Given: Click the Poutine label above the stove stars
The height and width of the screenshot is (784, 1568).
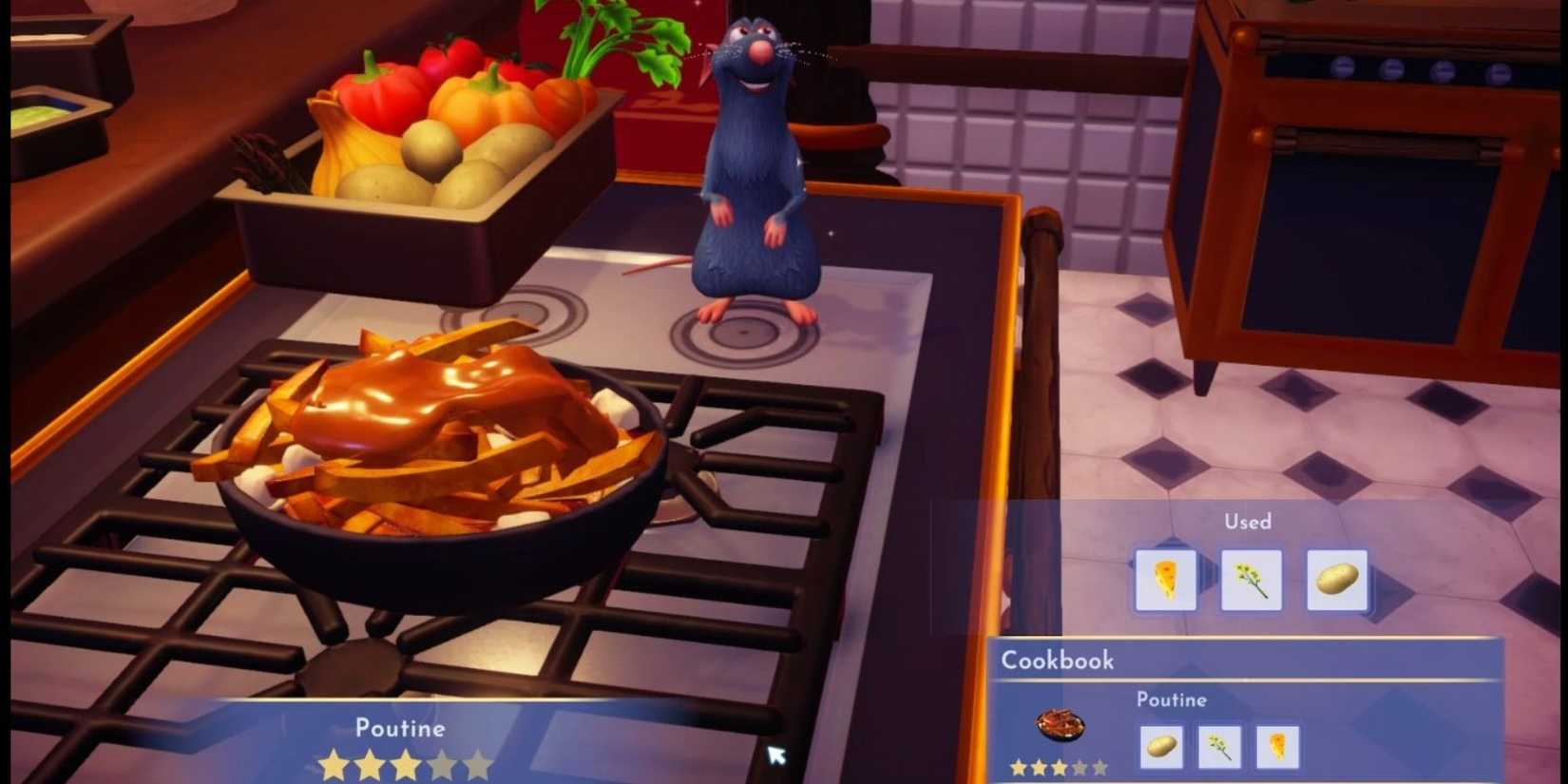Looking at the screenshot, I should (x=400, y=728).
